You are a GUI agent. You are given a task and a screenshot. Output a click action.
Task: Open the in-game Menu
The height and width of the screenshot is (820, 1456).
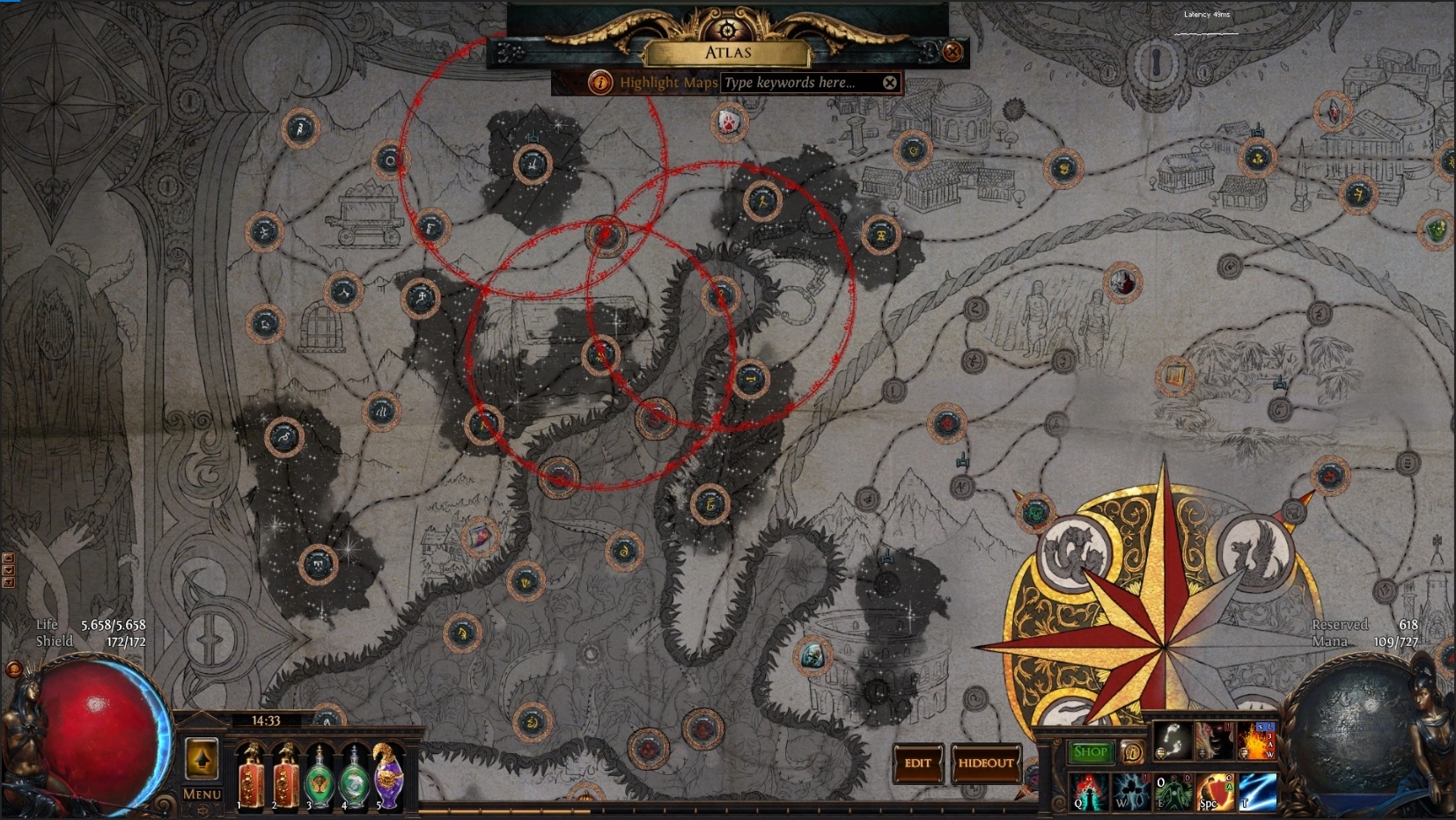201,794
